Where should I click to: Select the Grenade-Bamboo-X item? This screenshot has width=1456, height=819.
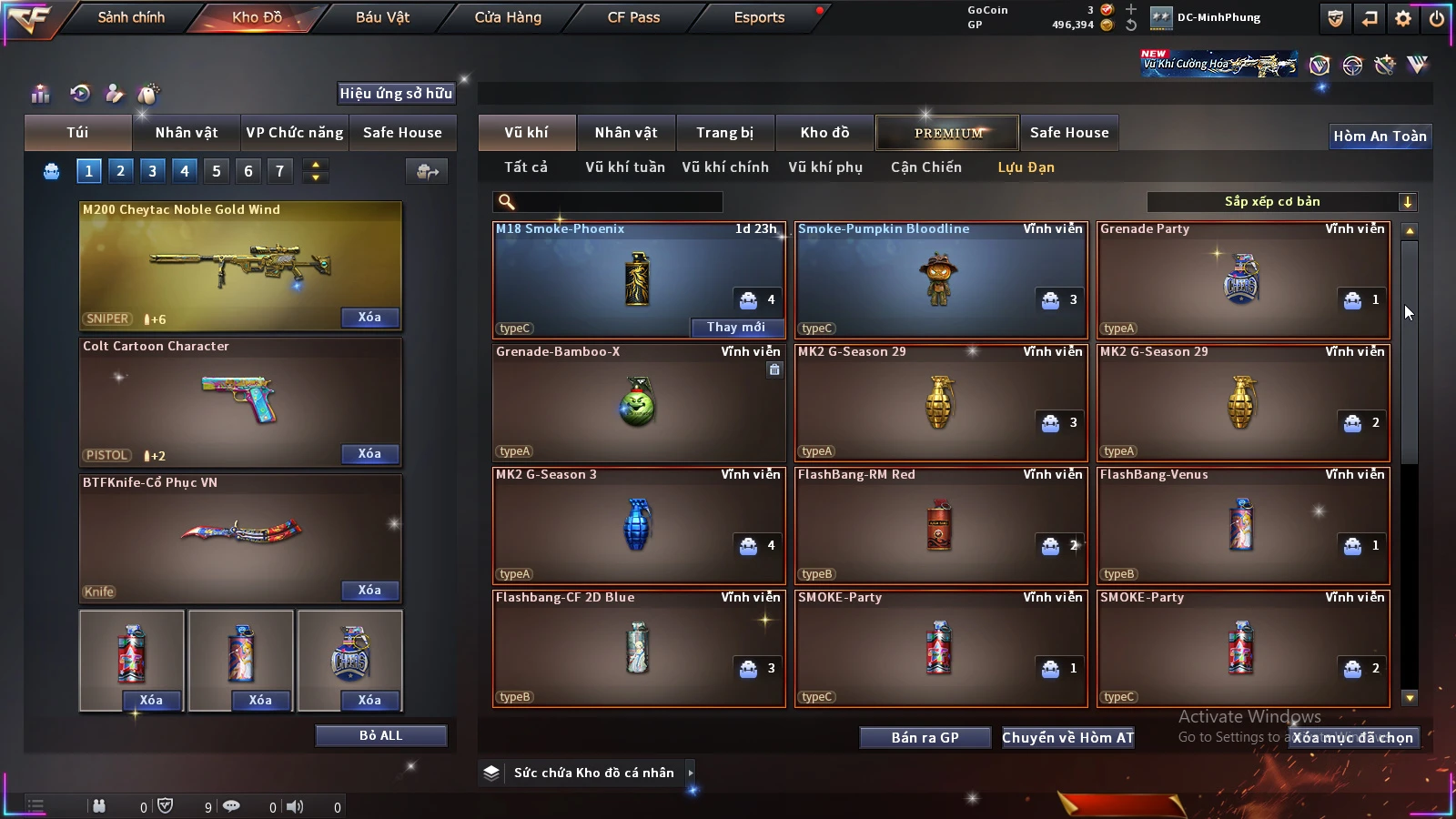[638, 403]
